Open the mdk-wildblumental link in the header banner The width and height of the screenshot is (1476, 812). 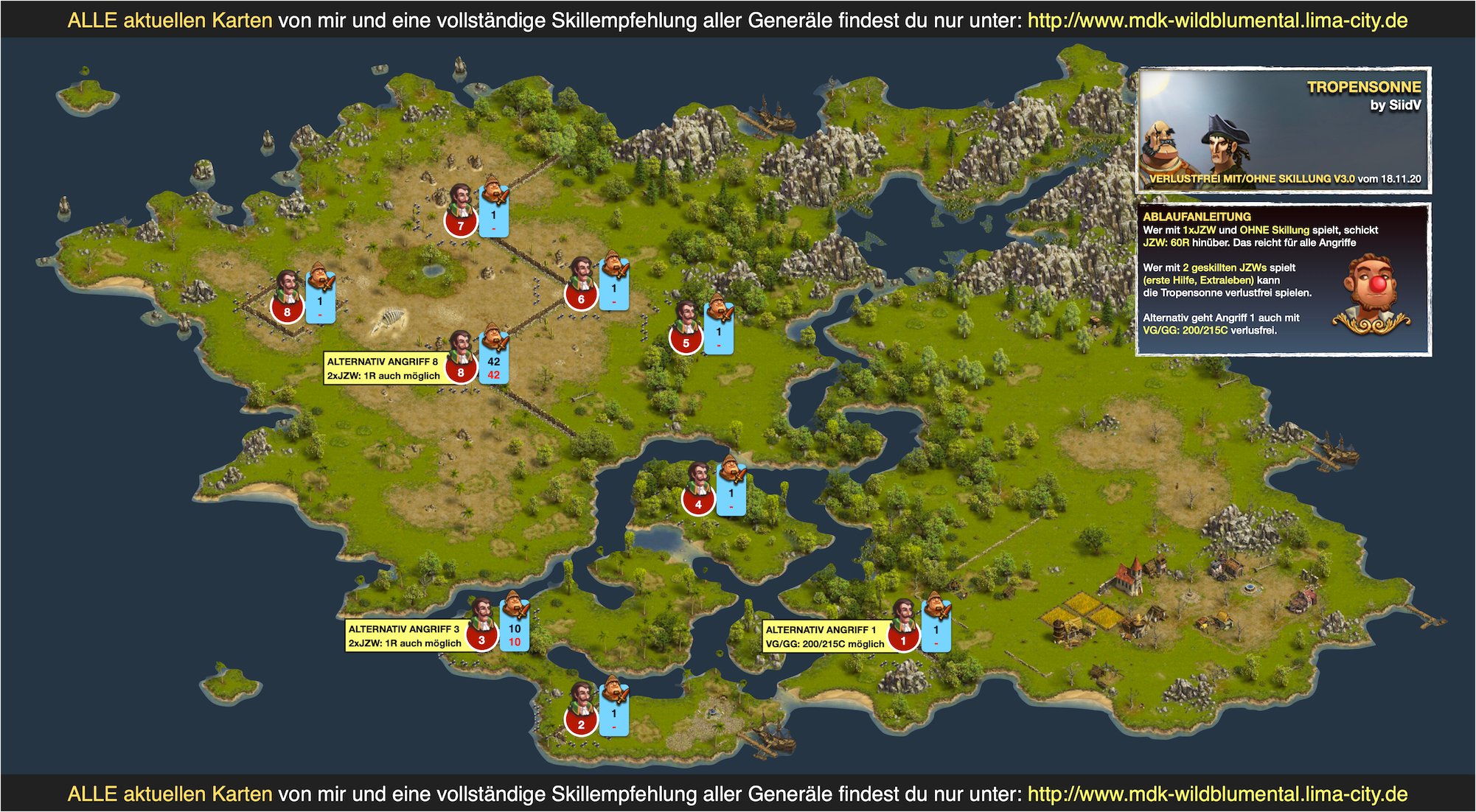click(x=1217, y=20)
